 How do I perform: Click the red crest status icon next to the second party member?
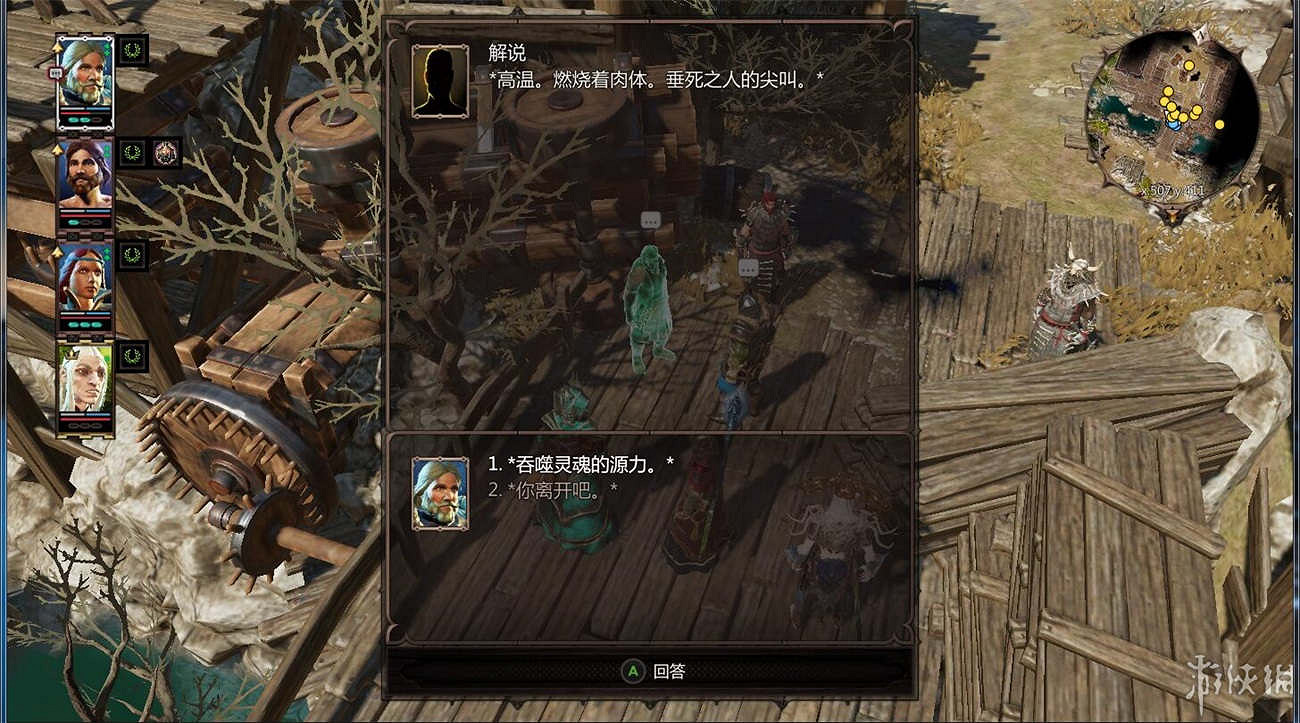coord(165,150)
